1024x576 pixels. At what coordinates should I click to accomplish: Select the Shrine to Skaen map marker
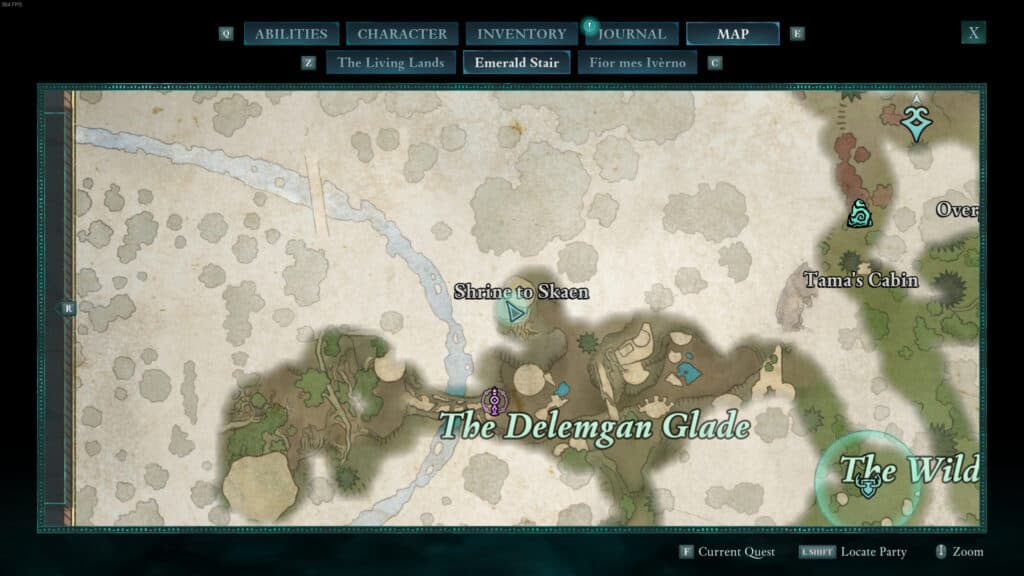coord(516,313)
